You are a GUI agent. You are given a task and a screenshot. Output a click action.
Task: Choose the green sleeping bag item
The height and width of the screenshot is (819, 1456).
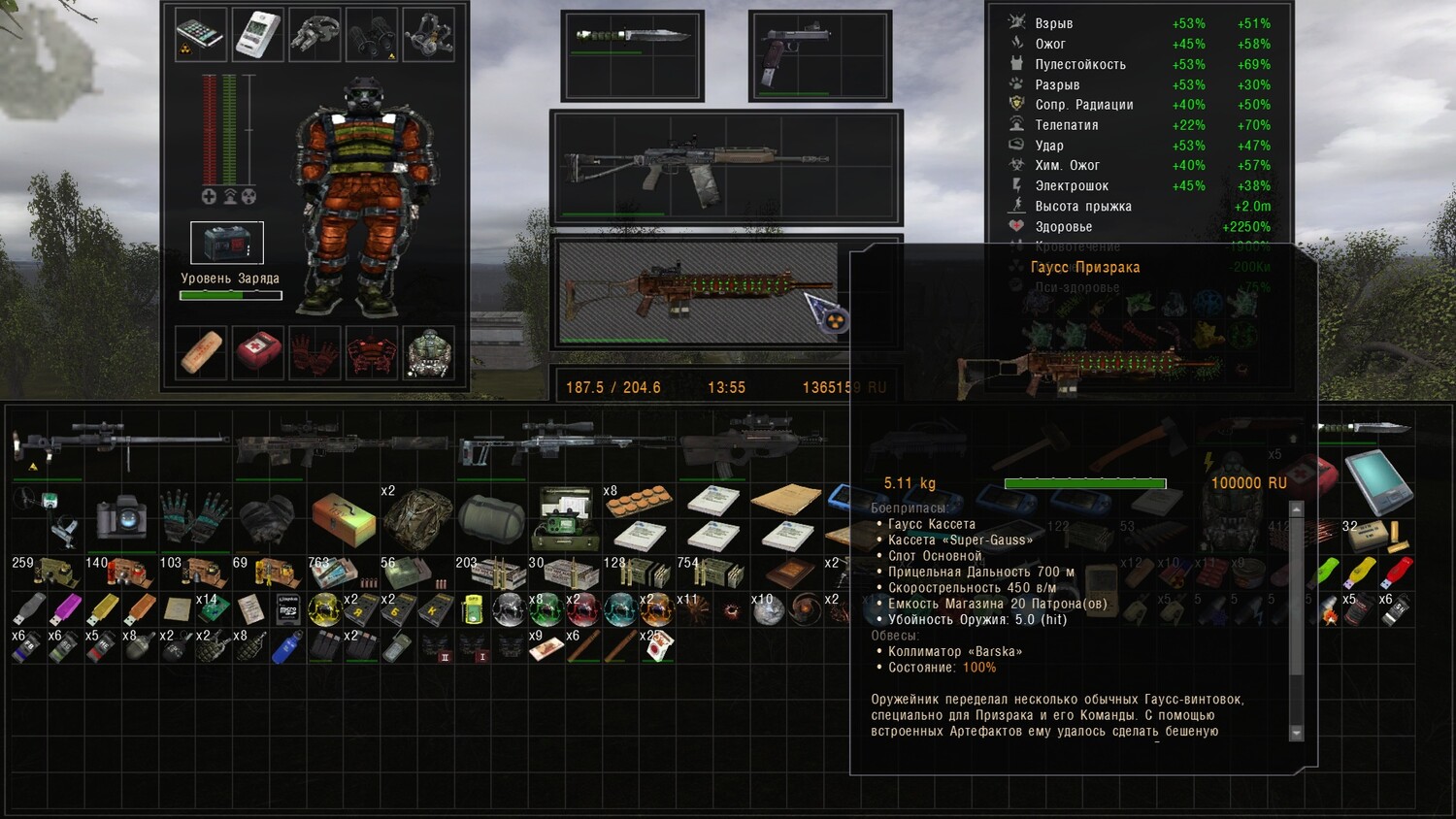(x=491, y=518)
